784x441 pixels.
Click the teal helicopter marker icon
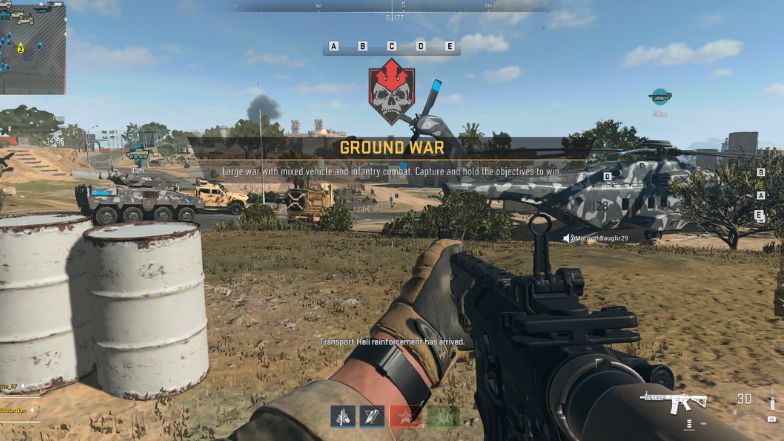659,96
